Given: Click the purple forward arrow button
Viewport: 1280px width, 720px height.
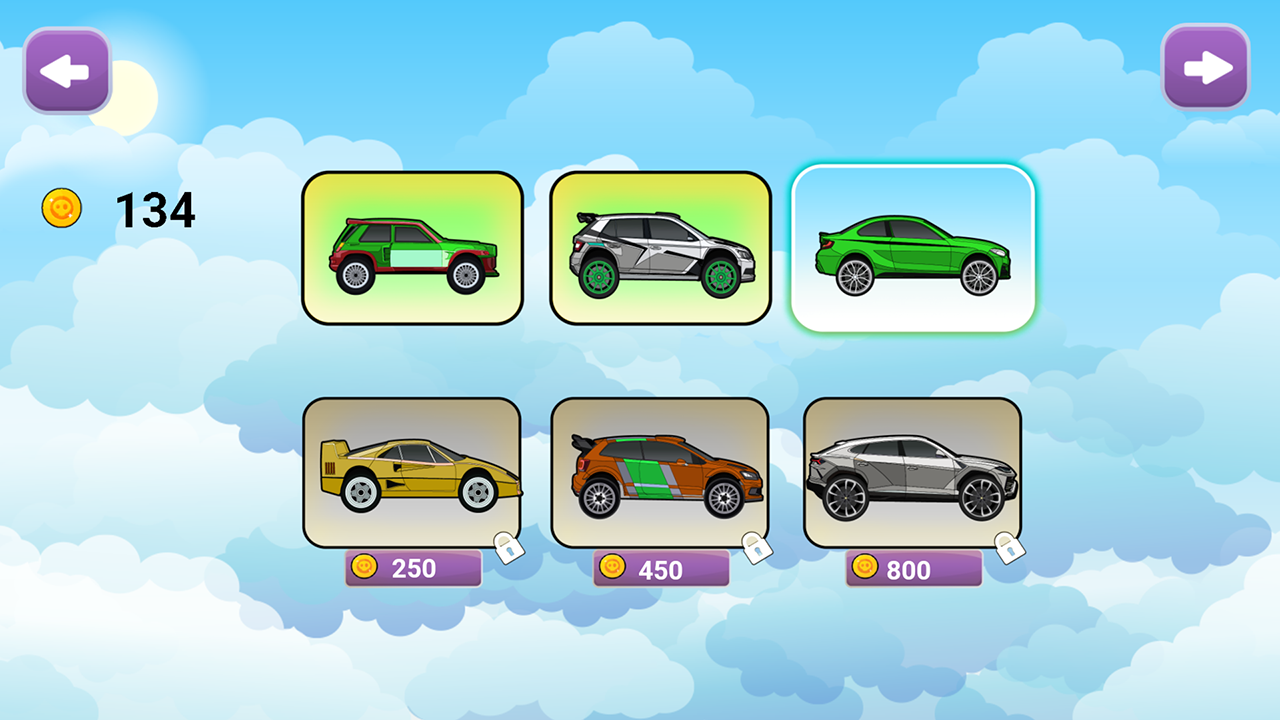Looking at the screenshot, I should coord(1205,68).
